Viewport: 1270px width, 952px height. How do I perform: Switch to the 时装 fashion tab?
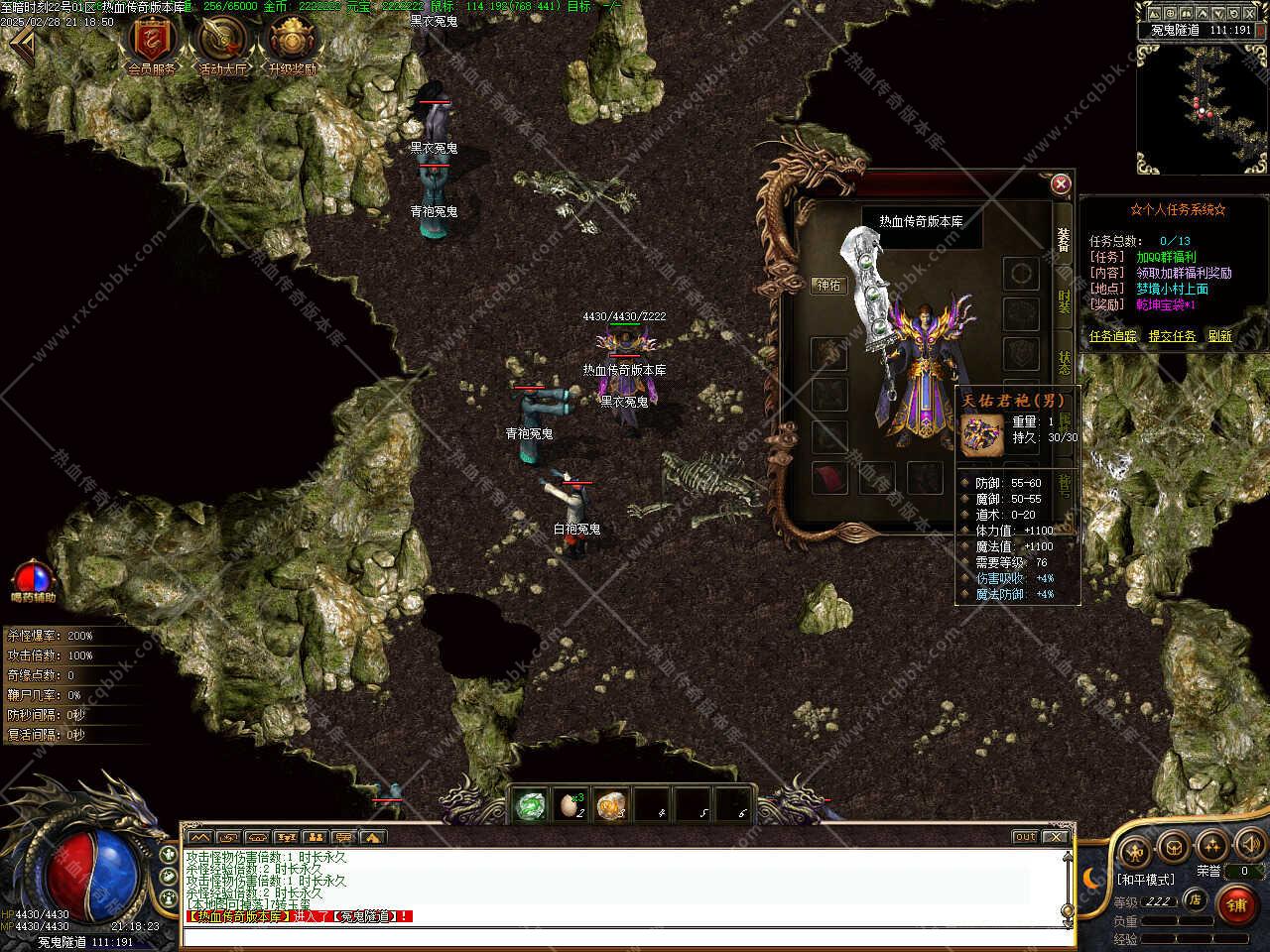click(x=1064, y=301)
